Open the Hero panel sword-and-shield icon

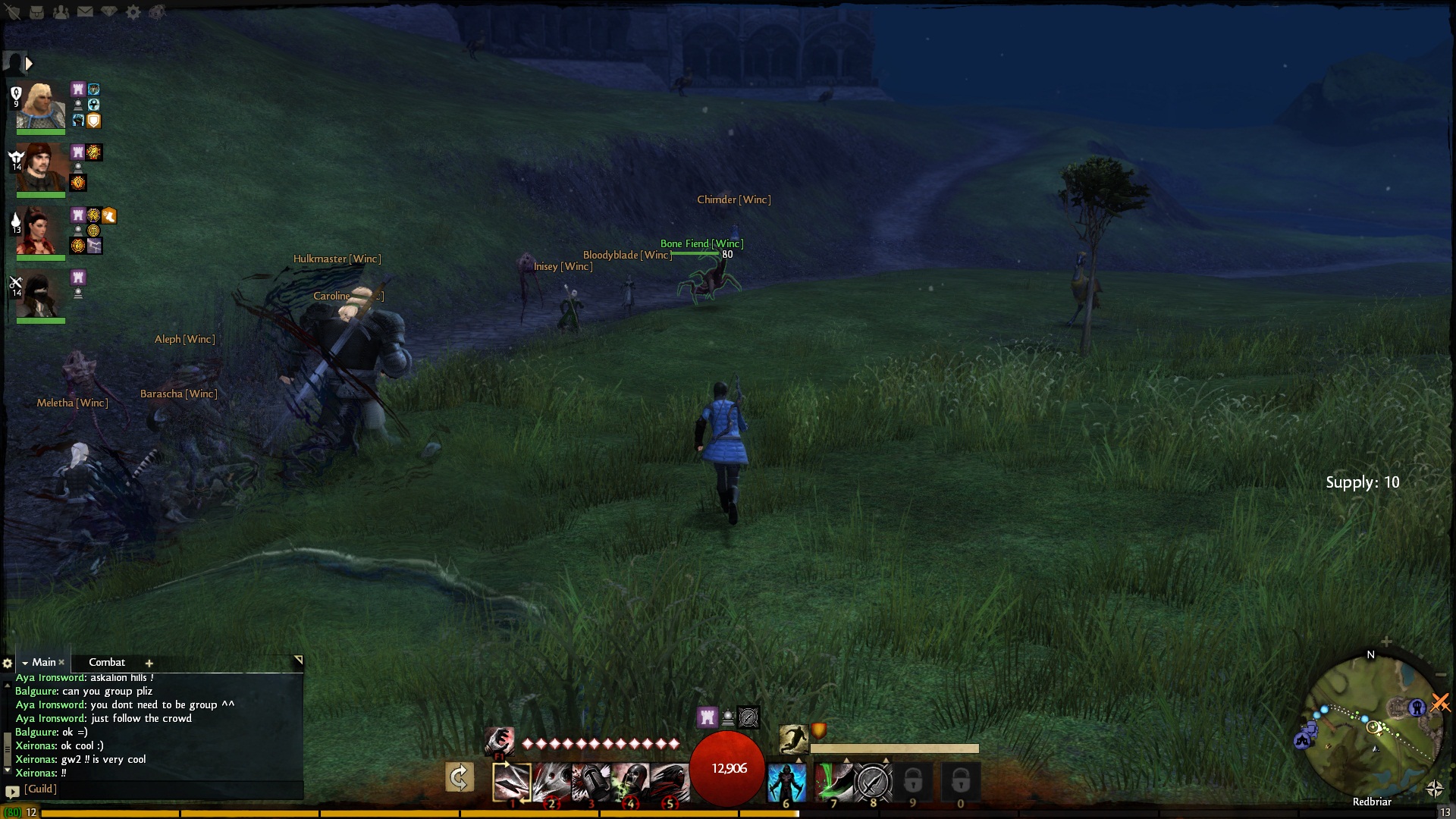[13, 12]
